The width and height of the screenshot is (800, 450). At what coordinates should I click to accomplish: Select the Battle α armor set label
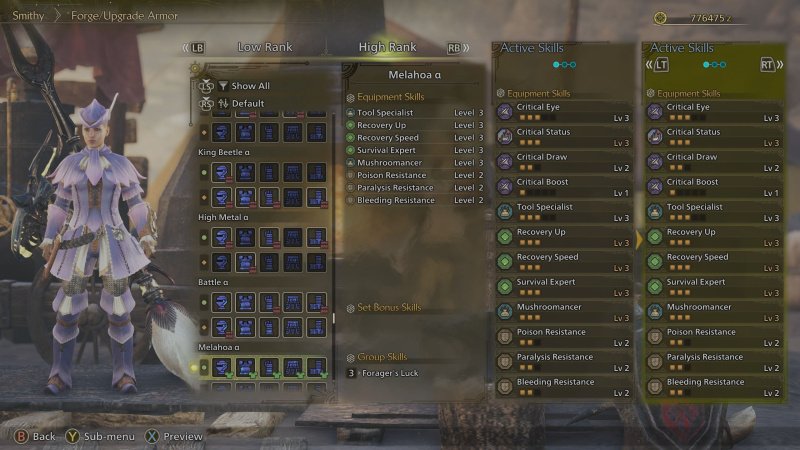click(x=217, y=282)
